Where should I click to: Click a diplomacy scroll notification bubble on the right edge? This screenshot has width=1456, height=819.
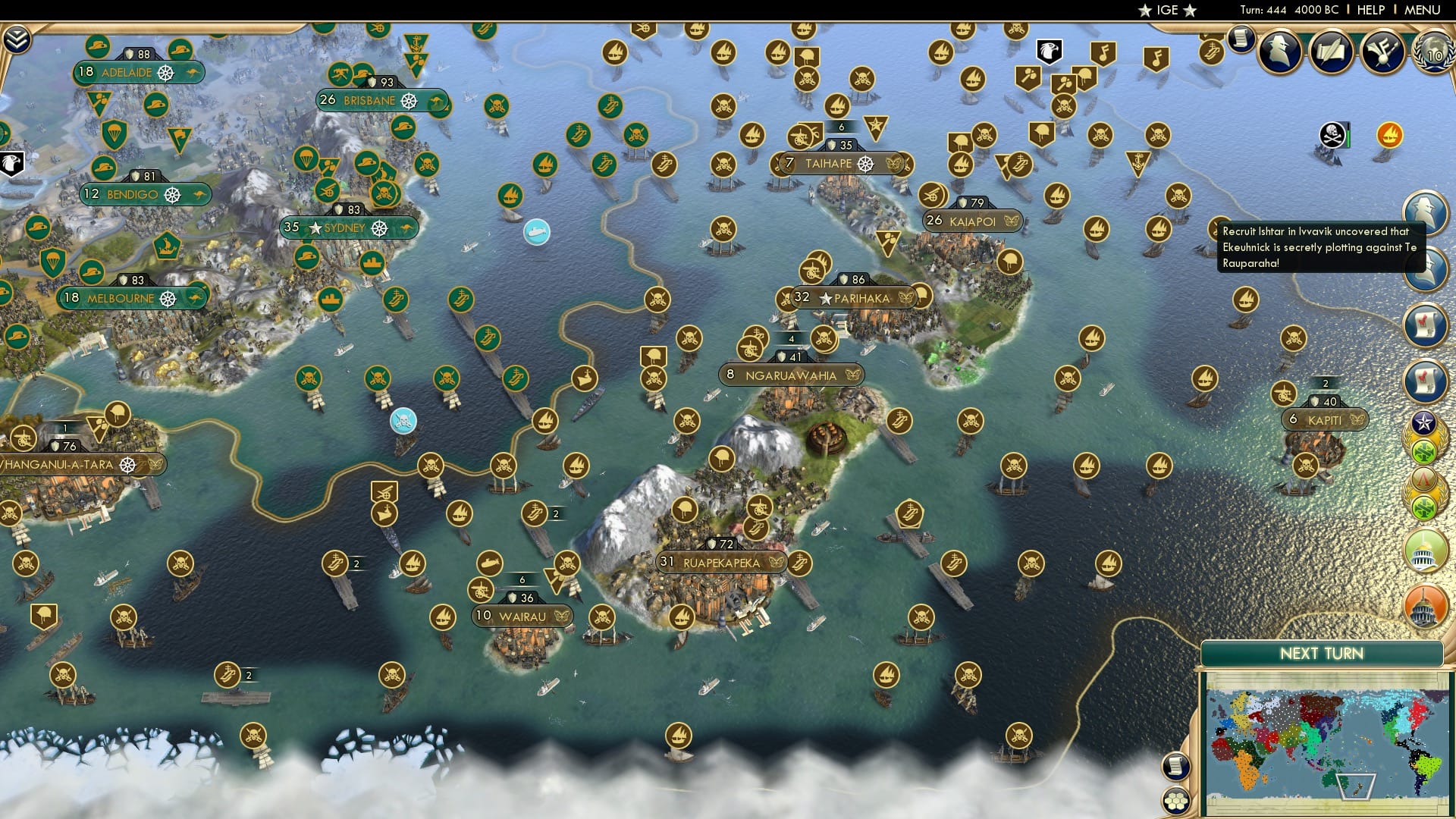tap(1426, 321)
